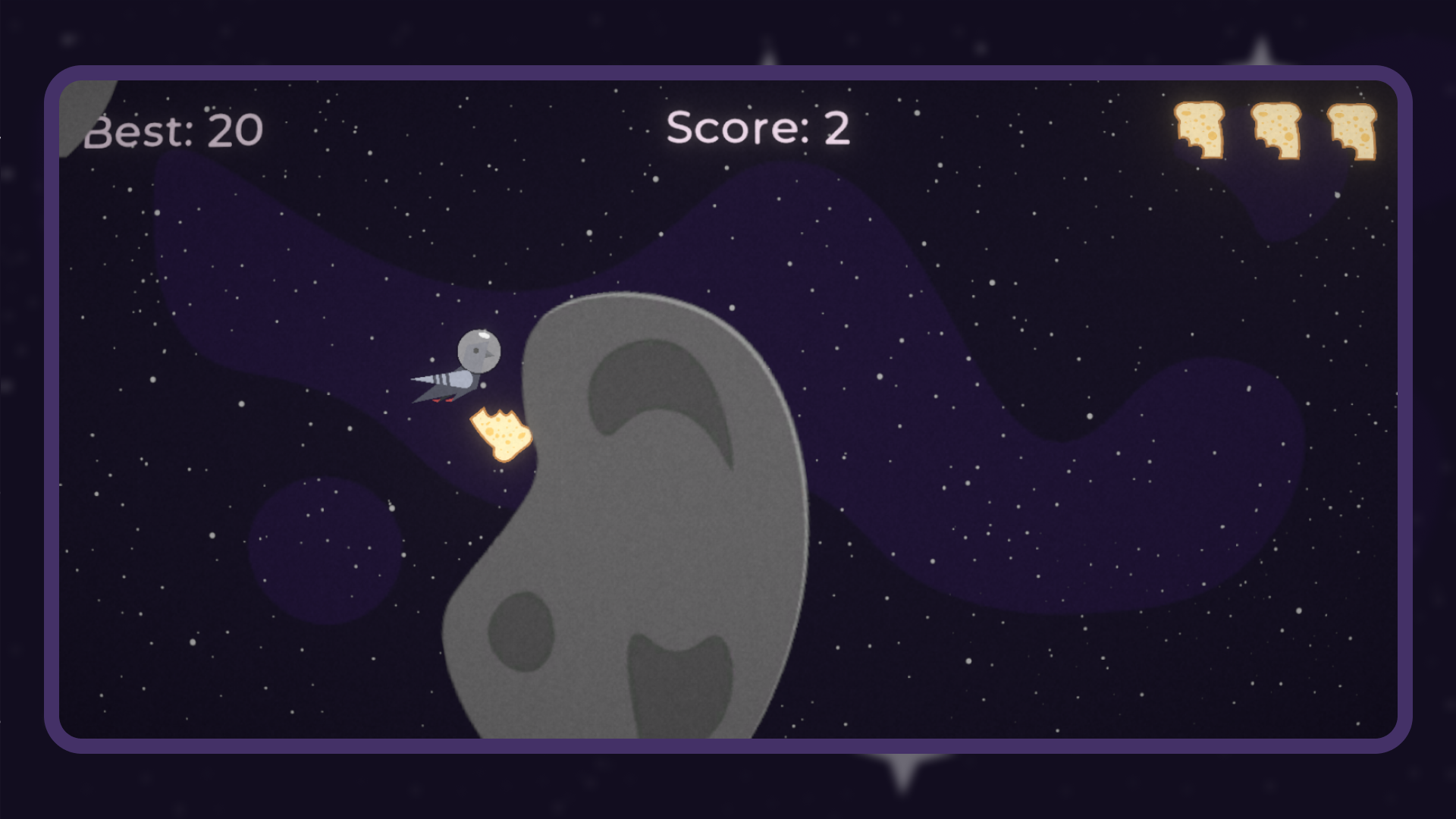Image resolution: width=1456 pixels, height=819 pixels.
Task: Click the middle toast life icon
Action: [x=1276, y=131]
